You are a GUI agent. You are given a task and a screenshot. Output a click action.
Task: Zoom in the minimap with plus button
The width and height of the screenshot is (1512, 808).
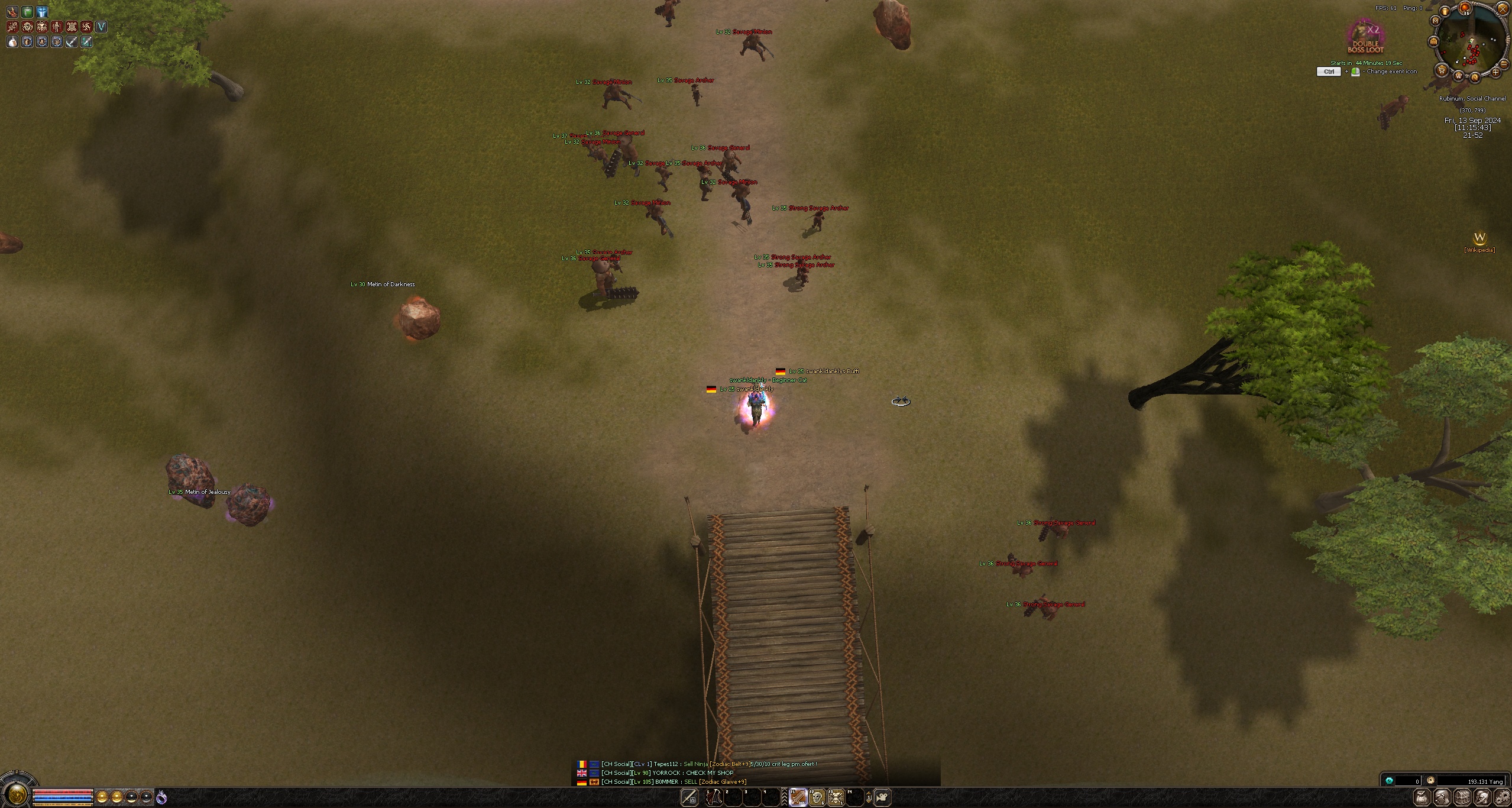(1495, 72)
